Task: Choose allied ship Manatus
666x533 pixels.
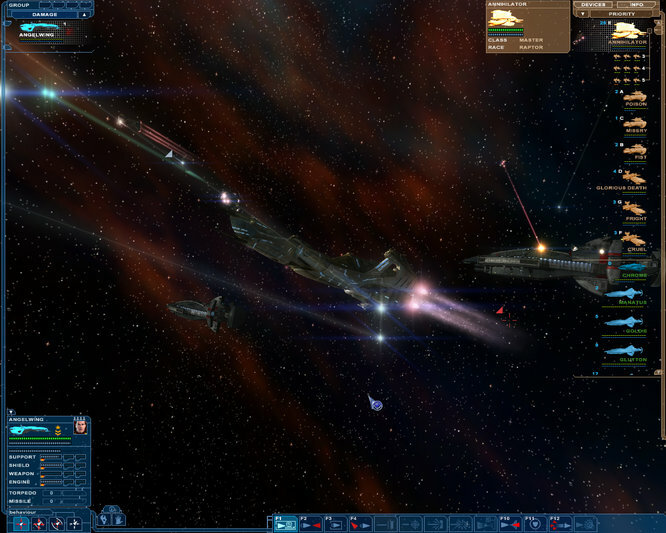Action: (634, 293)
